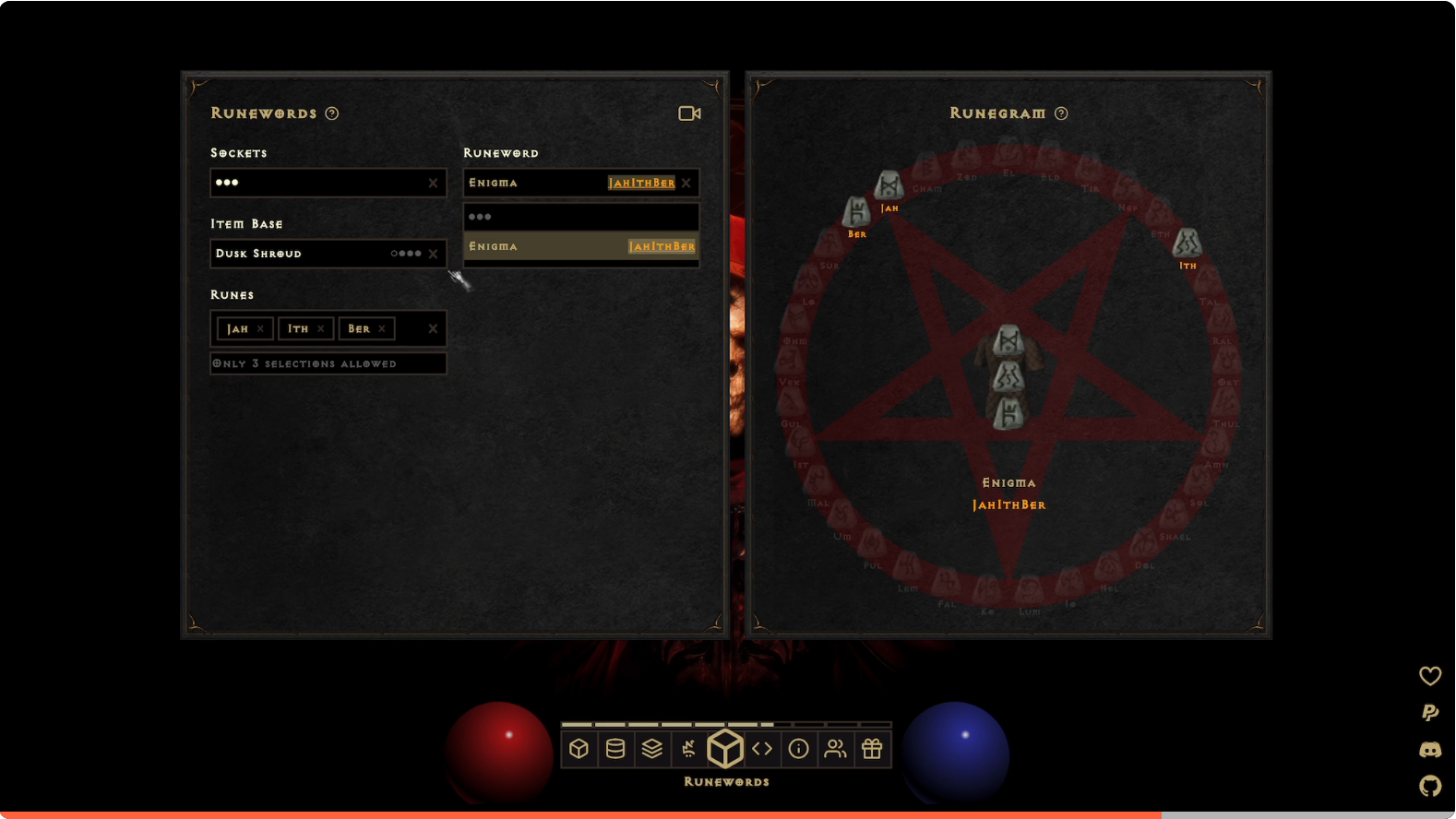Show the info circle toolbar page
Image resolution: width=1456 pixels, height=819 pixels.
pos(799,749)
